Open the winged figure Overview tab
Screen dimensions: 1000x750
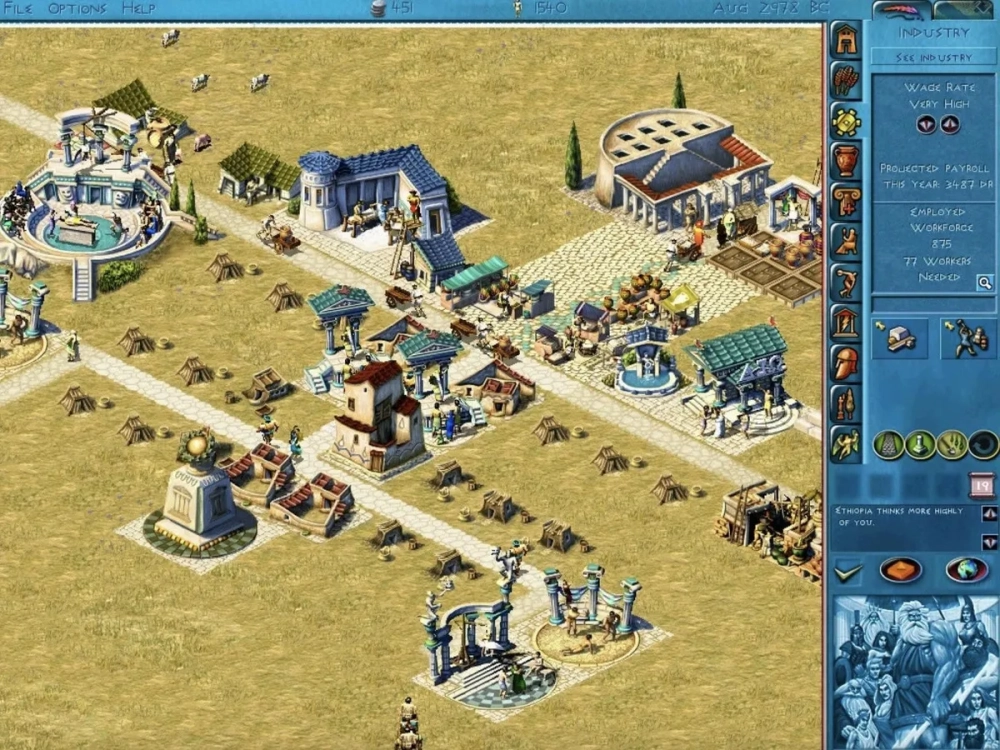click(846, 443)
